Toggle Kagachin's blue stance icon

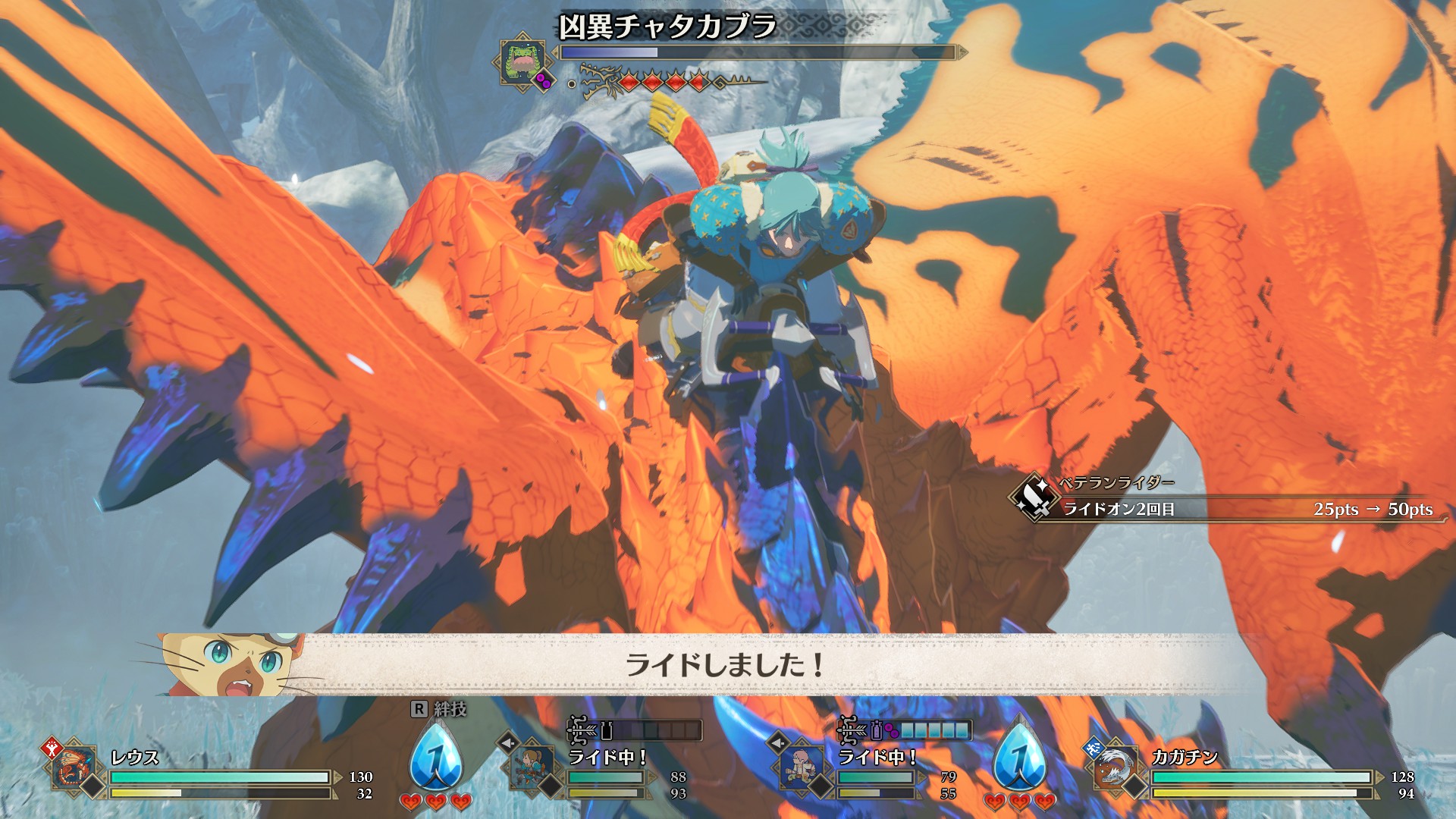click(1093, 749)
